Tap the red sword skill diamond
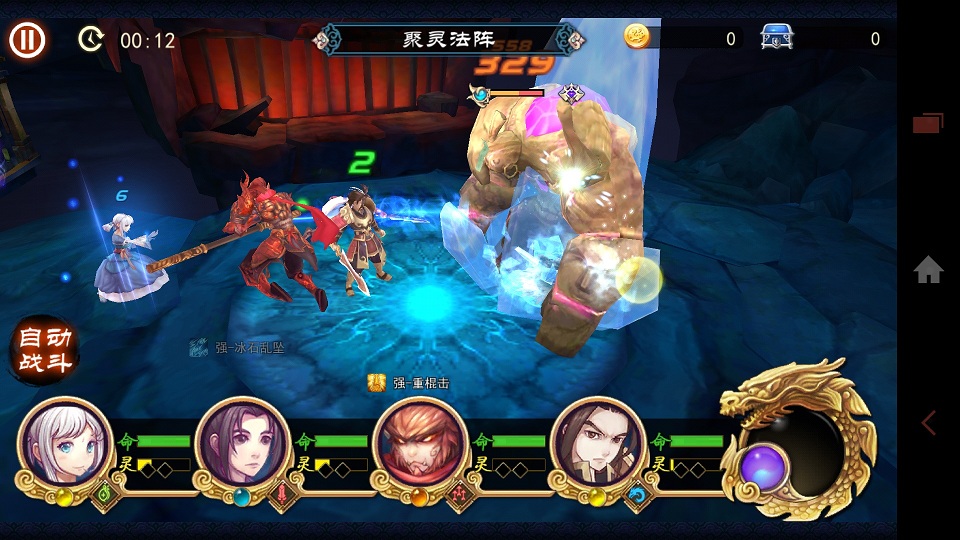Viewport: 960px width, 540px height. [283, 492]
